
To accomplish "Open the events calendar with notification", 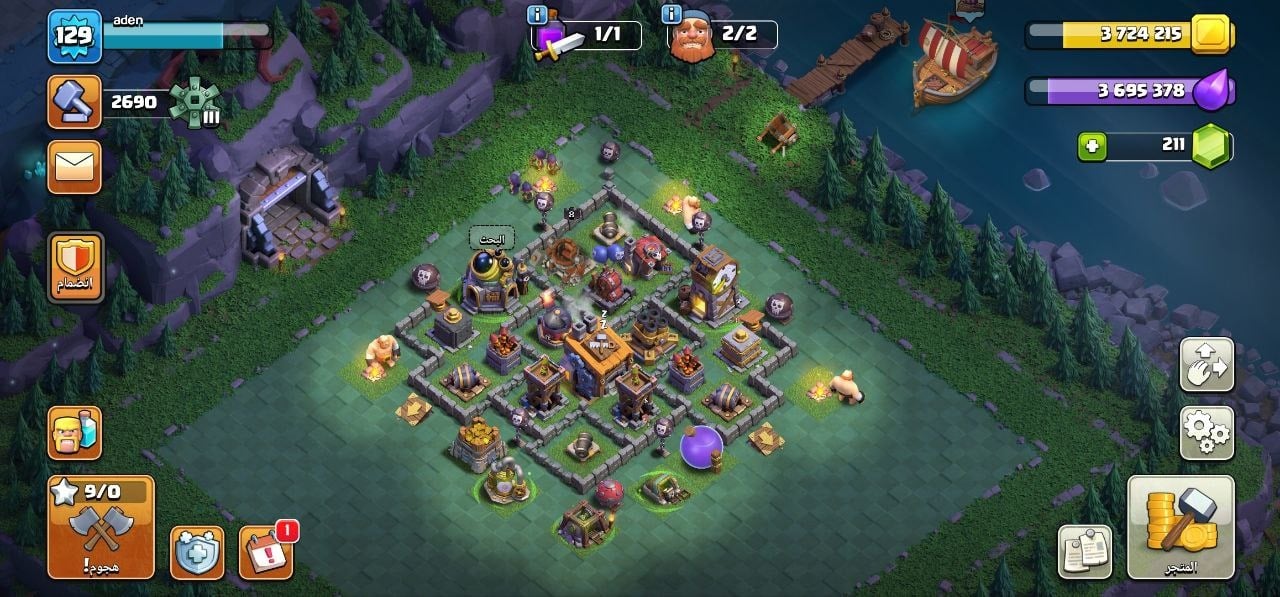I will coord(266,553).
